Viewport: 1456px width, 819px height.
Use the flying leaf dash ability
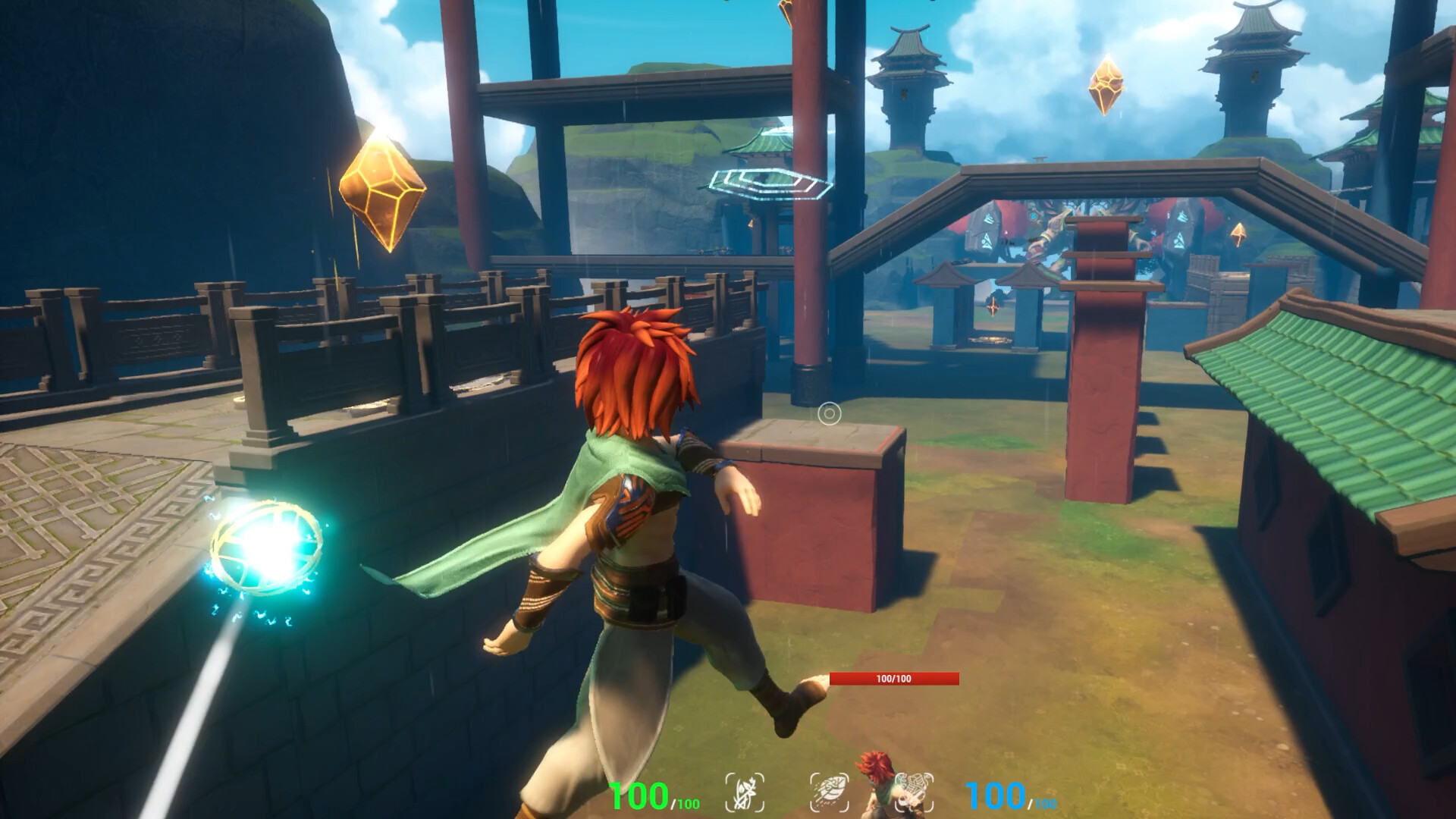coord(829,792)
